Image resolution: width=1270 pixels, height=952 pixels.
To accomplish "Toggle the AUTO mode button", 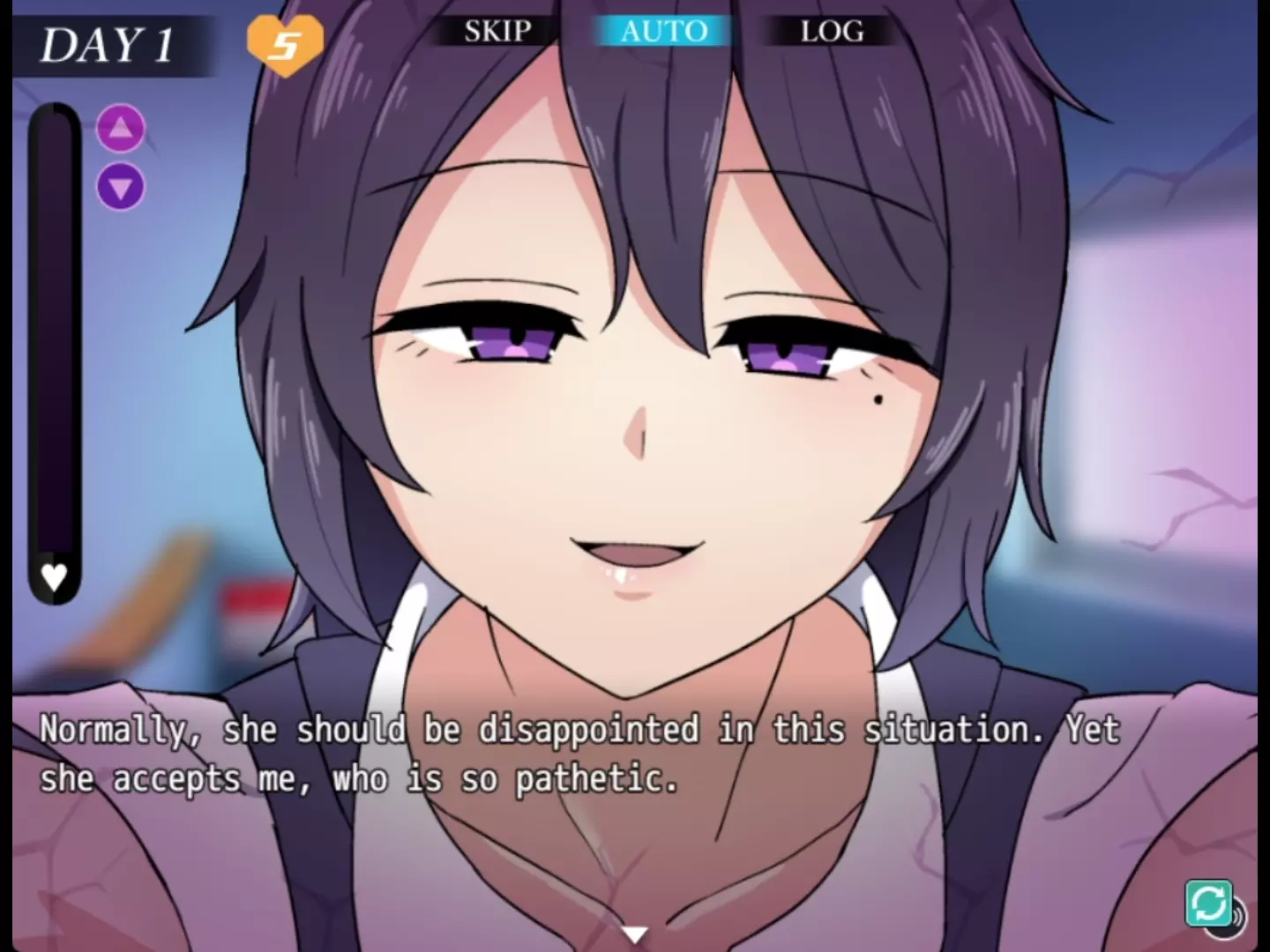I will tap(663, 31).
